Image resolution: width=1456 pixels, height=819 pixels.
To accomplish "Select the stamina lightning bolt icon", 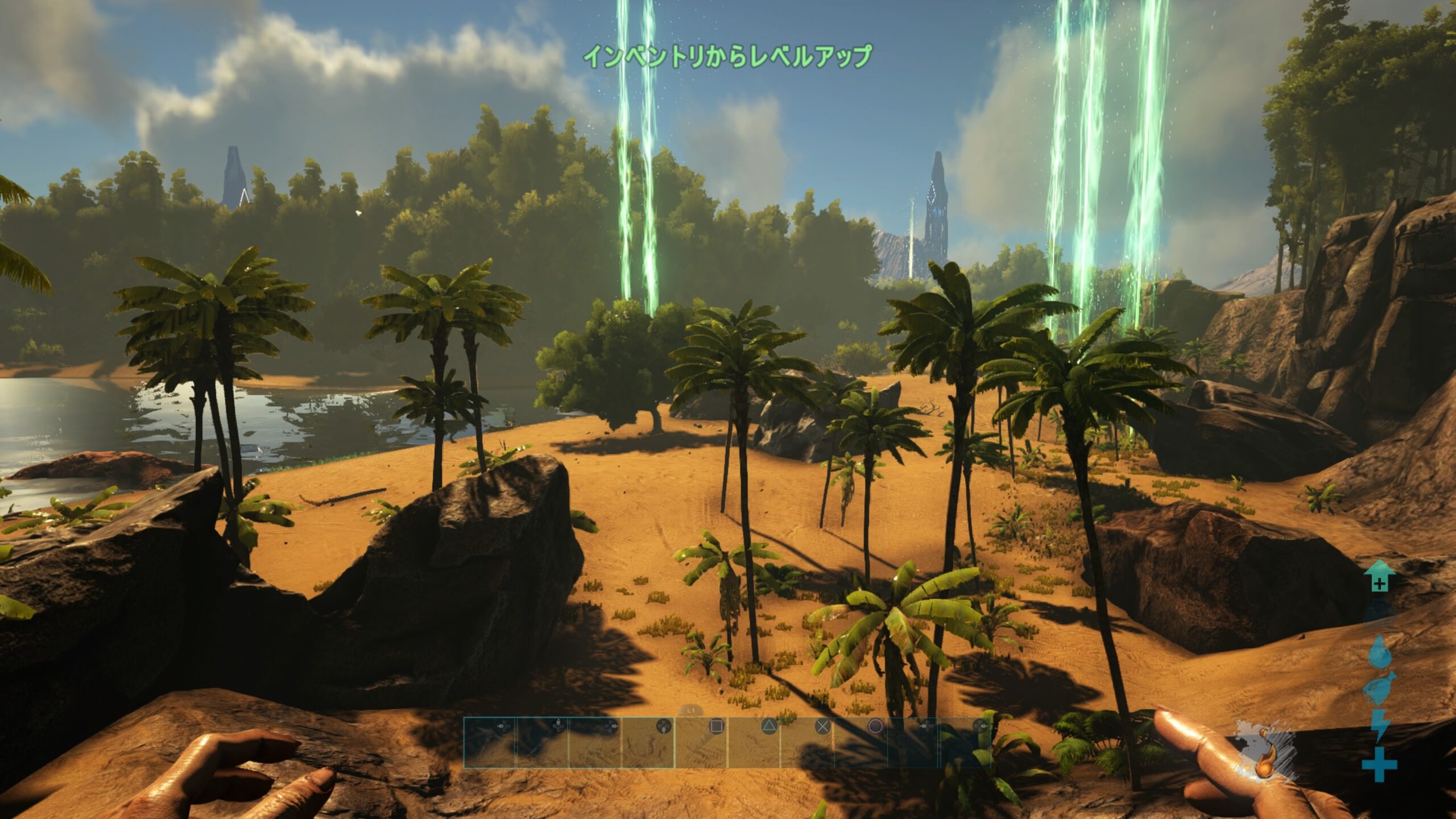I will tap(1379, 726).
